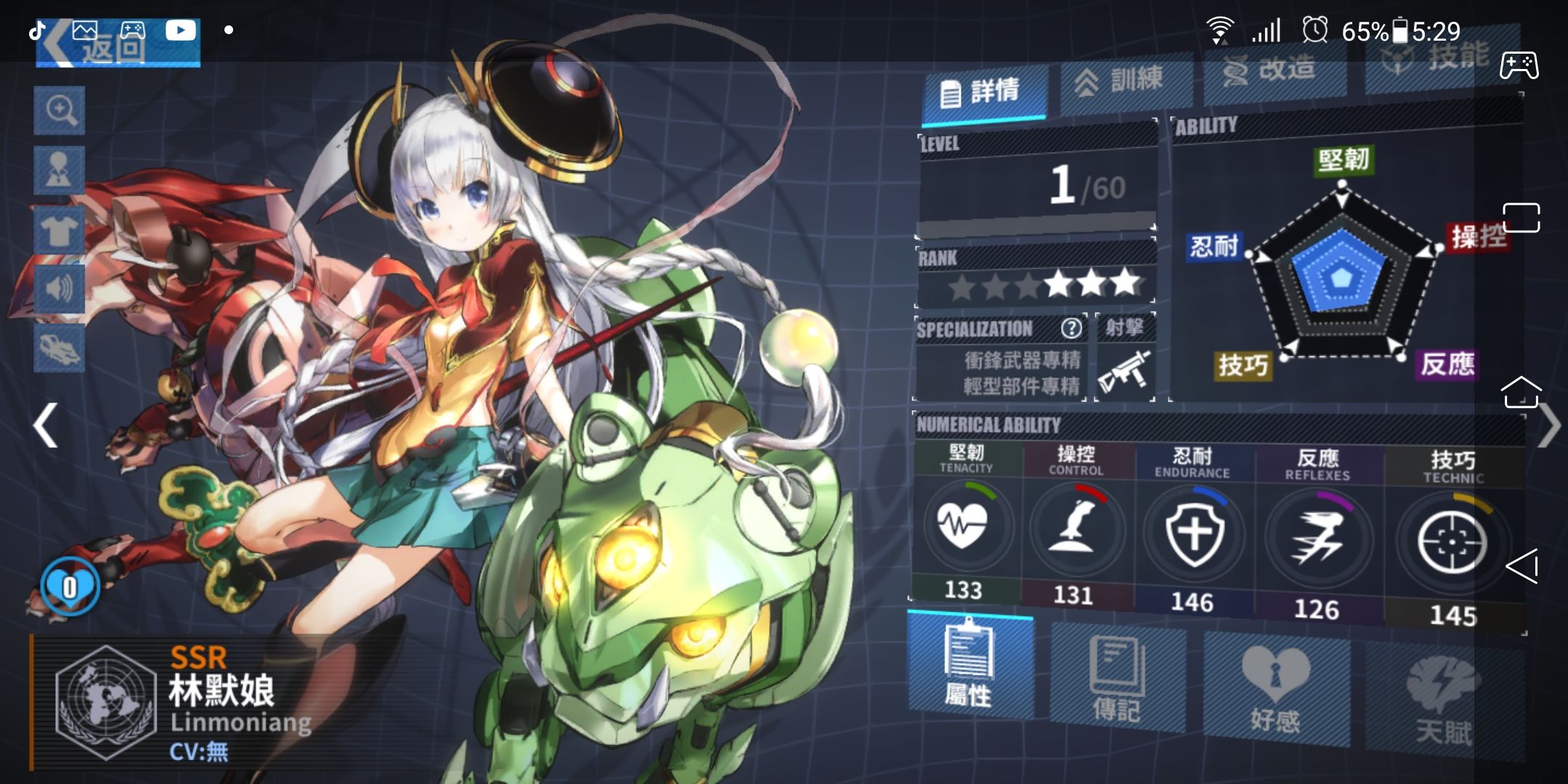Image resolution: width=1568 pixels, height=784 pixels.
Task: Open the 改造 modification tab
Action: tap(1274, 71)
